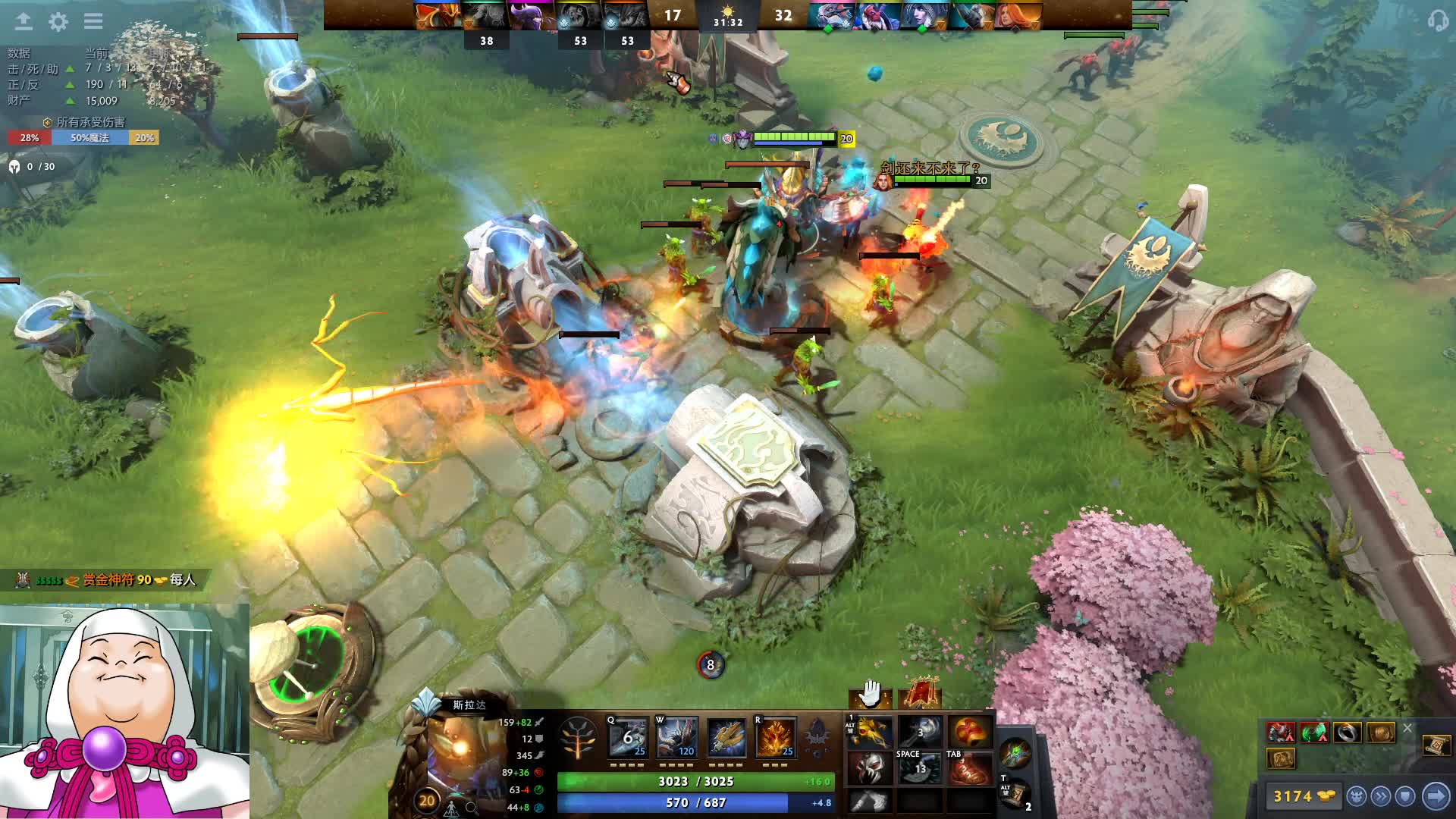
Task: Click the courier deliver arrow button
Action: pos(1436,796)
